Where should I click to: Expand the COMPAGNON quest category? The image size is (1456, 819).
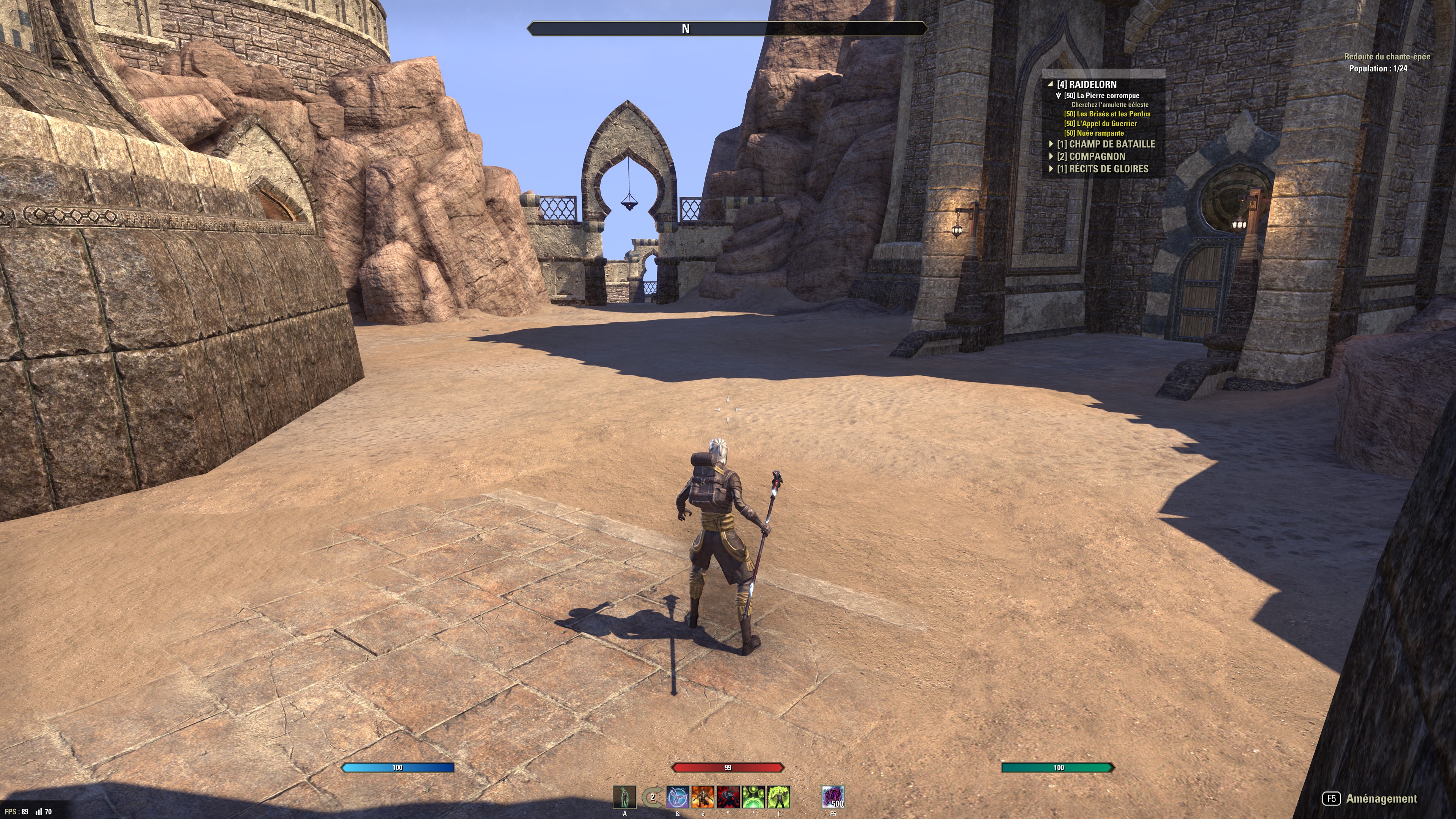tap(1051, 157)
